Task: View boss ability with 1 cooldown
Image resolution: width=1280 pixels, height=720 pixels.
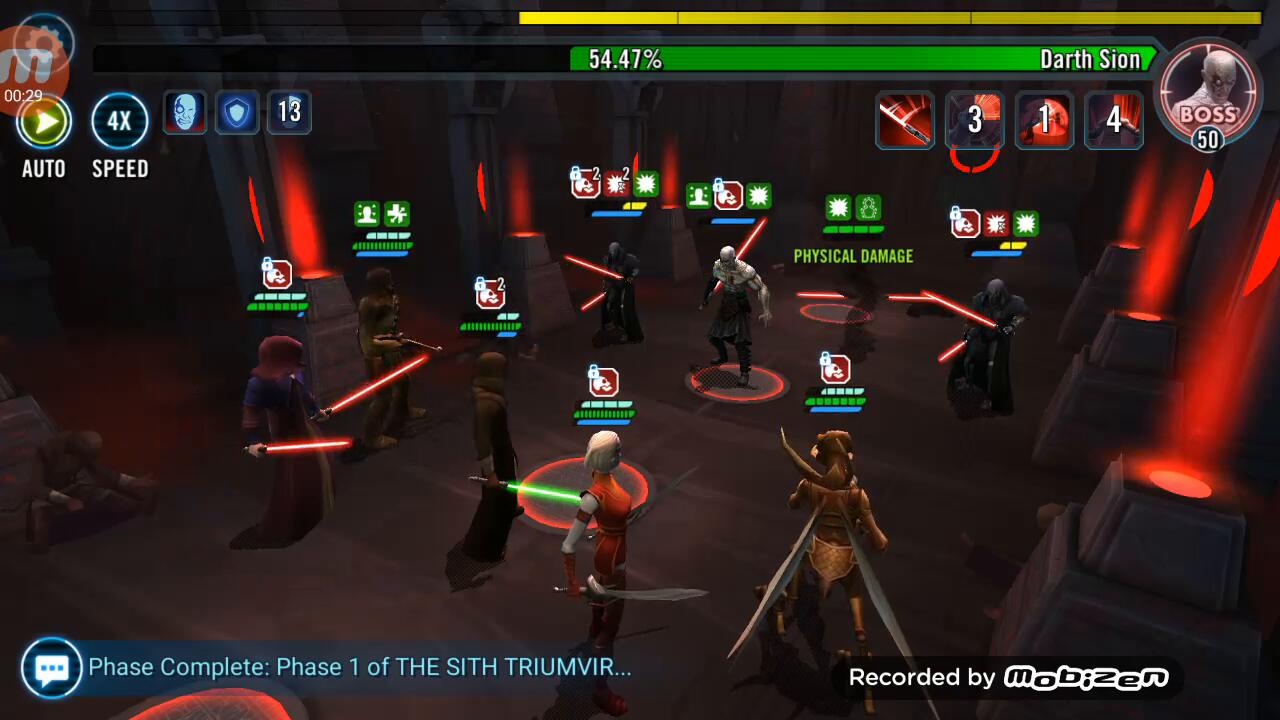Action: 1044,120
